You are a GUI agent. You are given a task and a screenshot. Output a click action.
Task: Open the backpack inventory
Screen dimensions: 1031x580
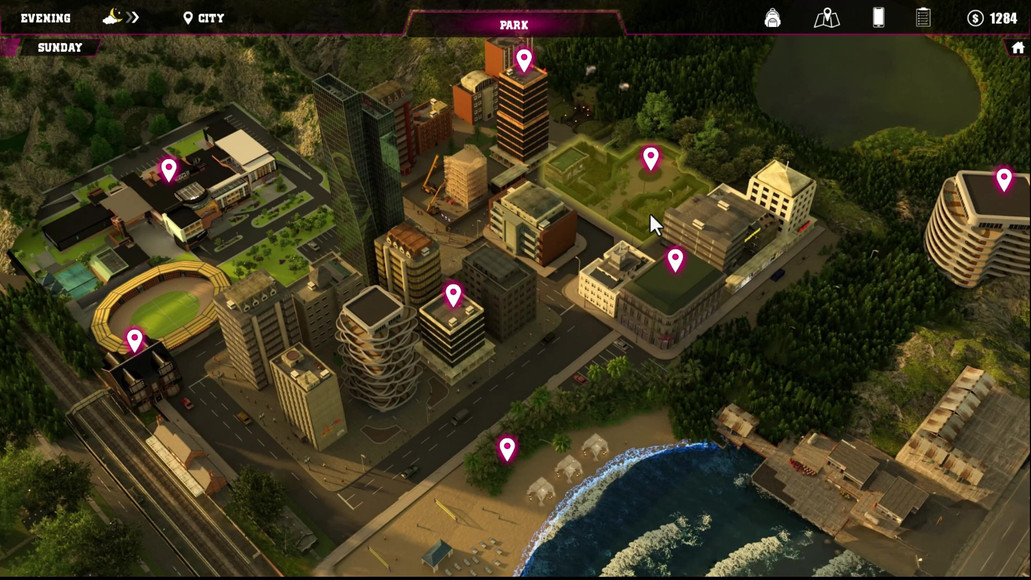(x=772, y=18)
